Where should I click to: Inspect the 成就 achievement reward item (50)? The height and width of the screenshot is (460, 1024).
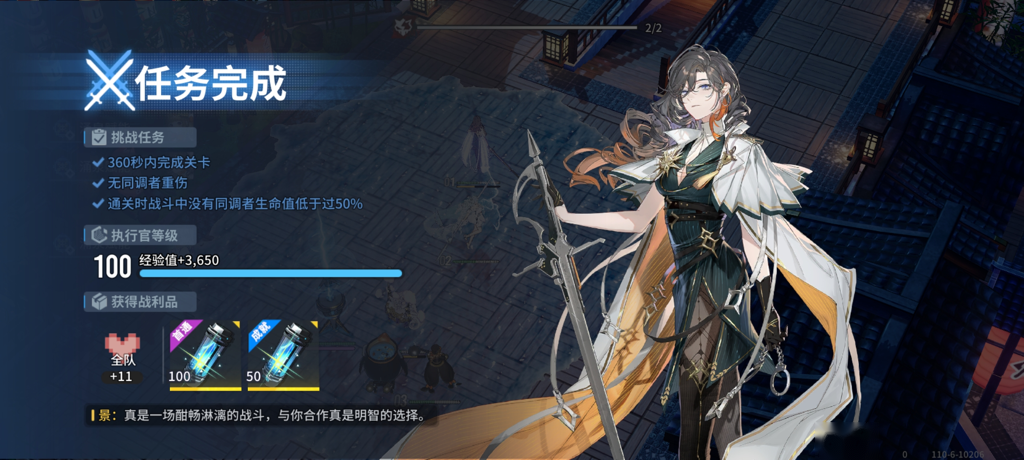(281, 354)
